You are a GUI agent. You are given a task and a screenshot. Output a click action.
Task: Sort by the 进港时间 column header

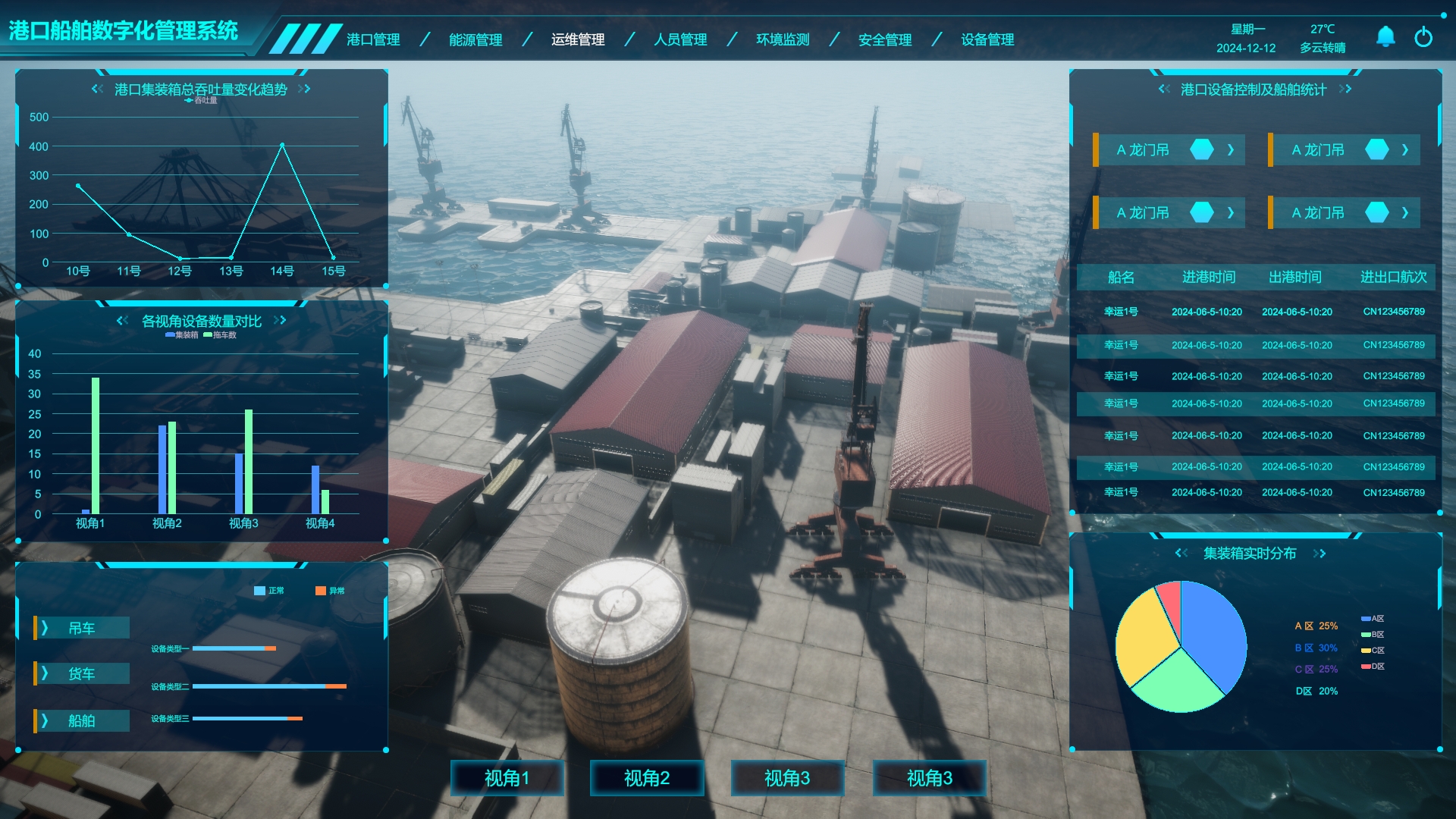coord(1209,277)
